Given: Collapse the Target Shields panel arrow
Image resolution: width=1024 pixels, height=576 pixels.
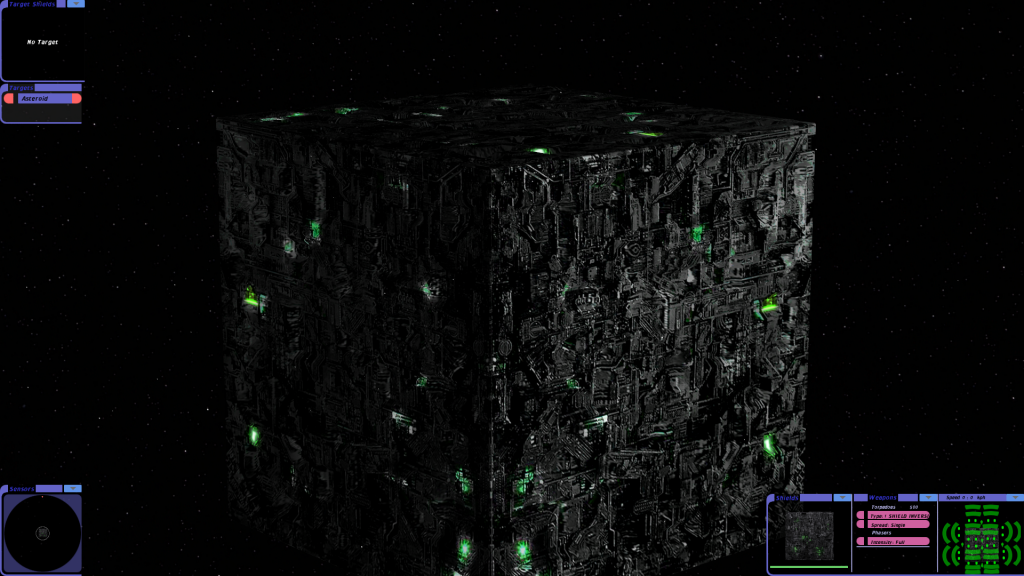Looking at the screenshot, I should (75, 4).
